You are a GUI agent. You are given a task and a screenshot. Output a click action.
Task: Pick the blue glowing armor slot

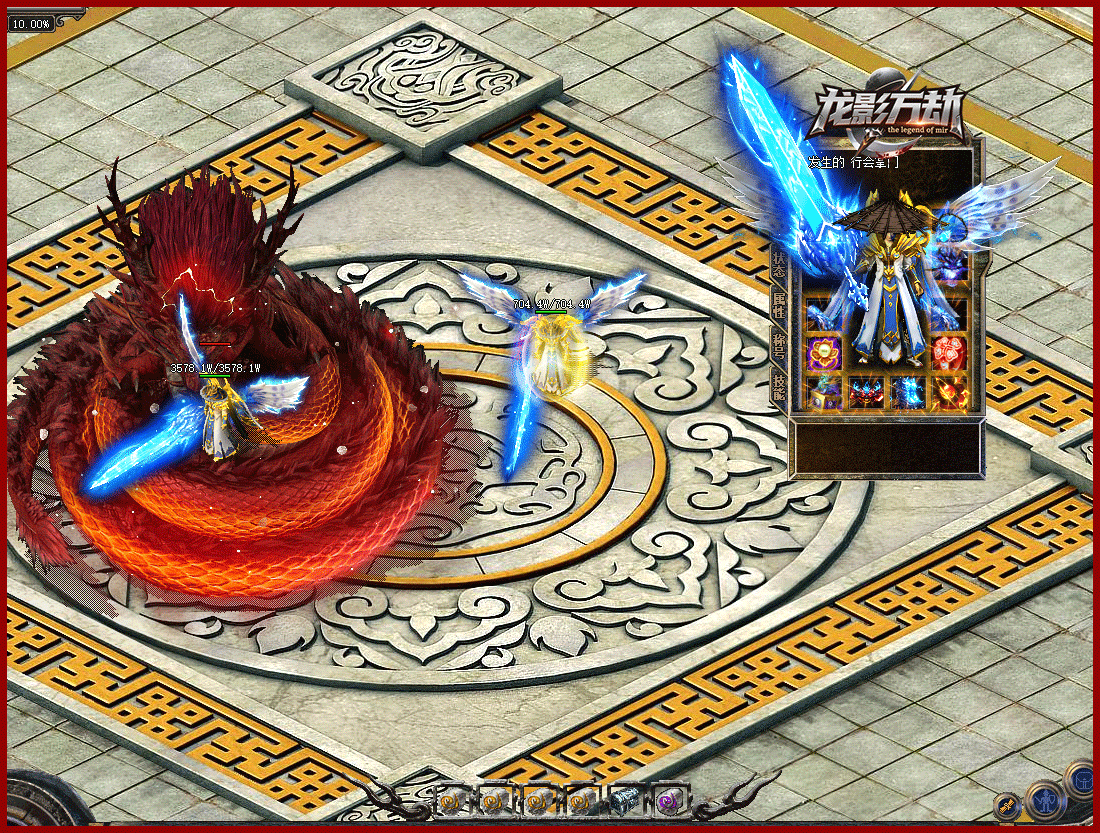(x=907, y=392)
